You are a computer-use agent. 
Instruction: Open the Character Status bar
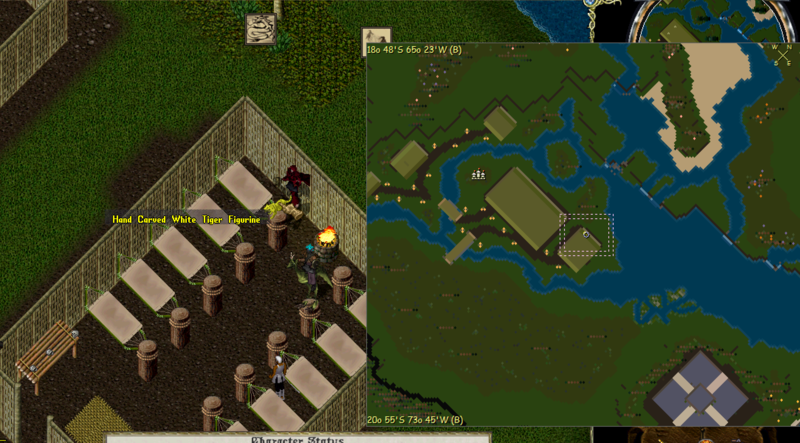coord(298,437)
